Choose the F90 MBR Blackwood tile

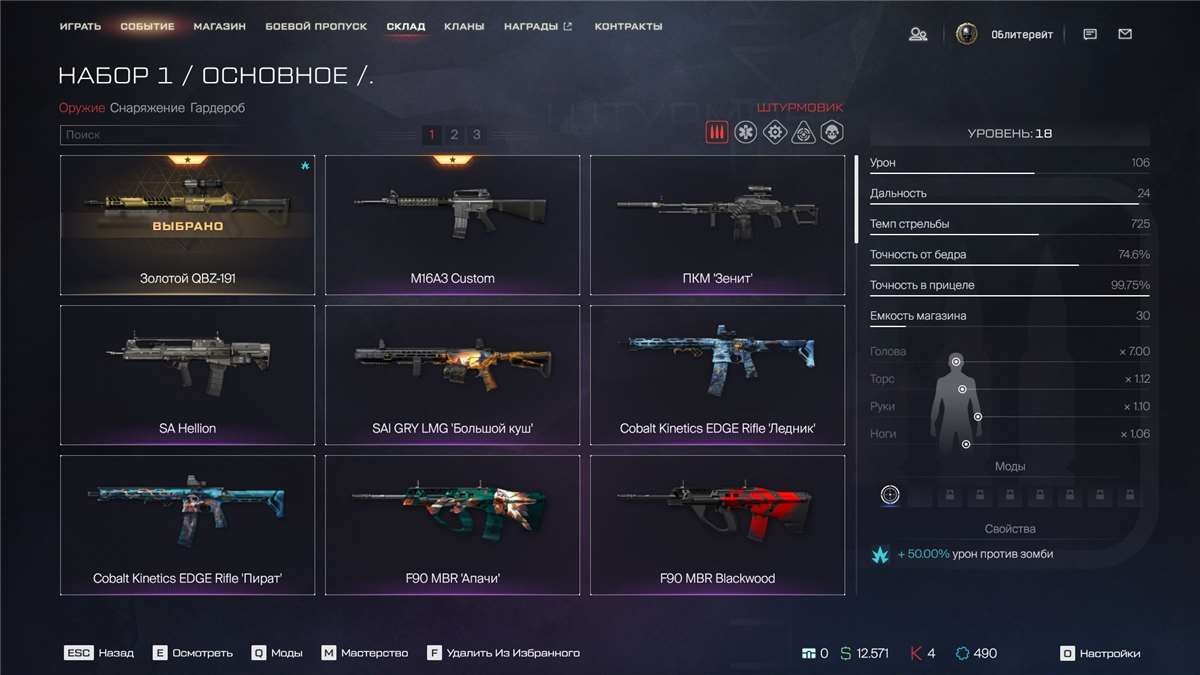click(717, 525)
